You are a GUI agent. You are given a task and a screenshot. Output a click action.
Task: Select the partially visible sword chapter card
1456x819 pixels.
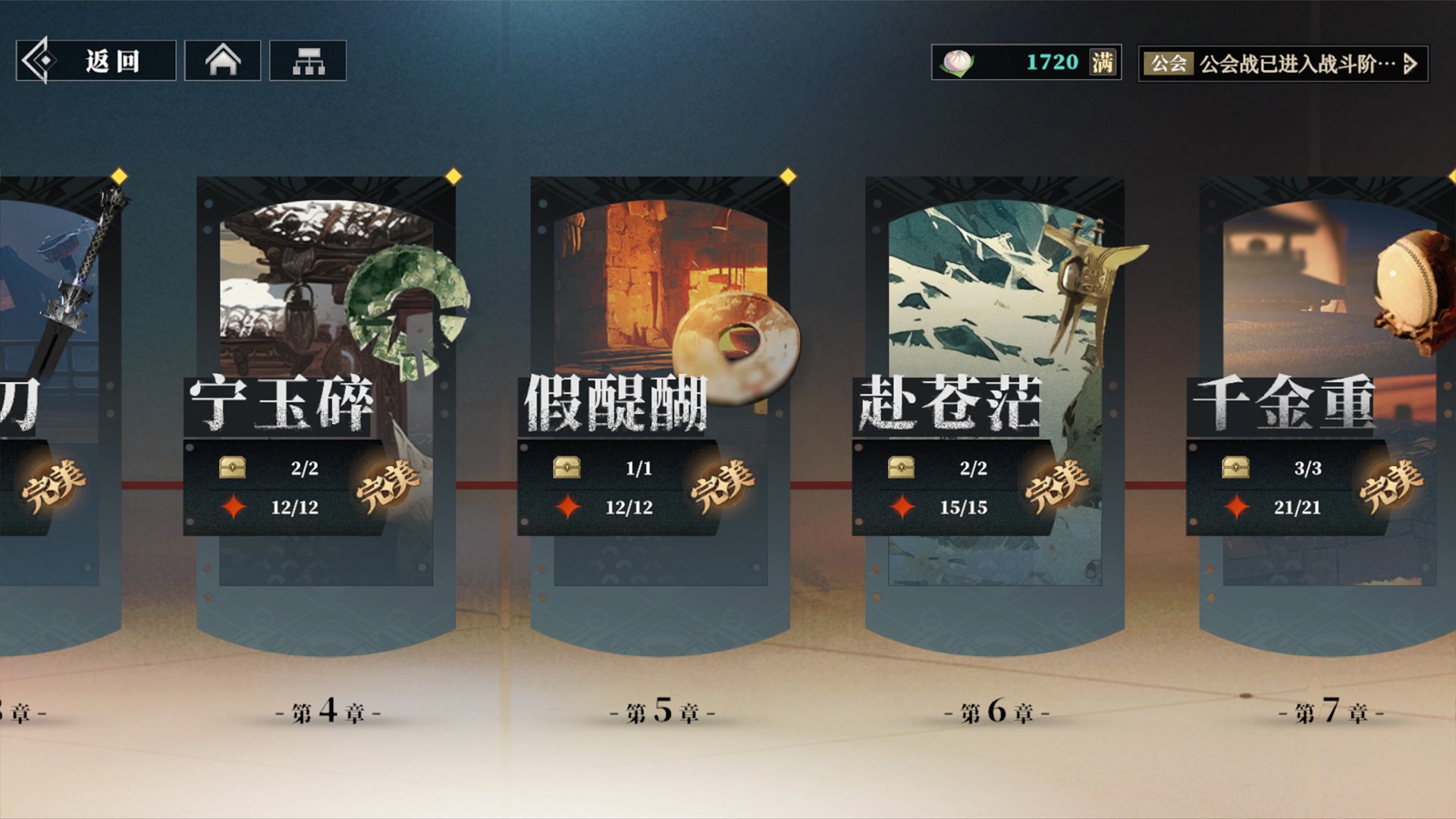(x=53, y=402)
